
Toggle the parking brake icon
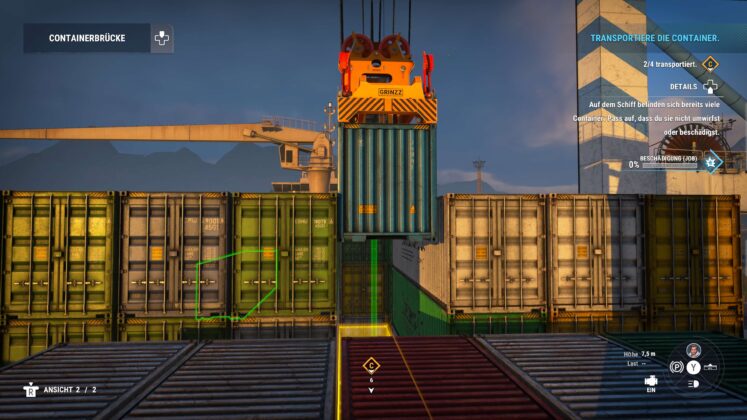tap(676, 367)
